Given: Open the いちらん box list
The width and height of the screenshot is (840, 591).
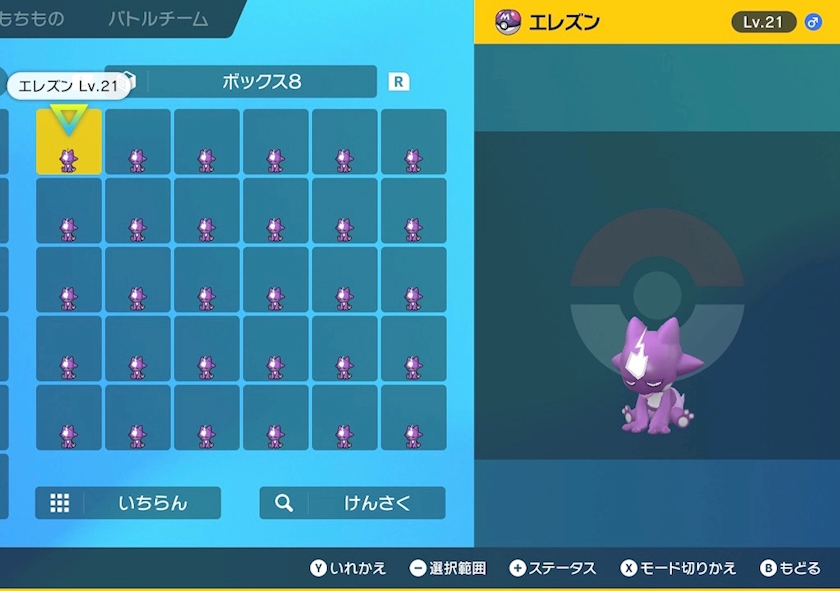Looking at the screenshot, I should (128, 503).
